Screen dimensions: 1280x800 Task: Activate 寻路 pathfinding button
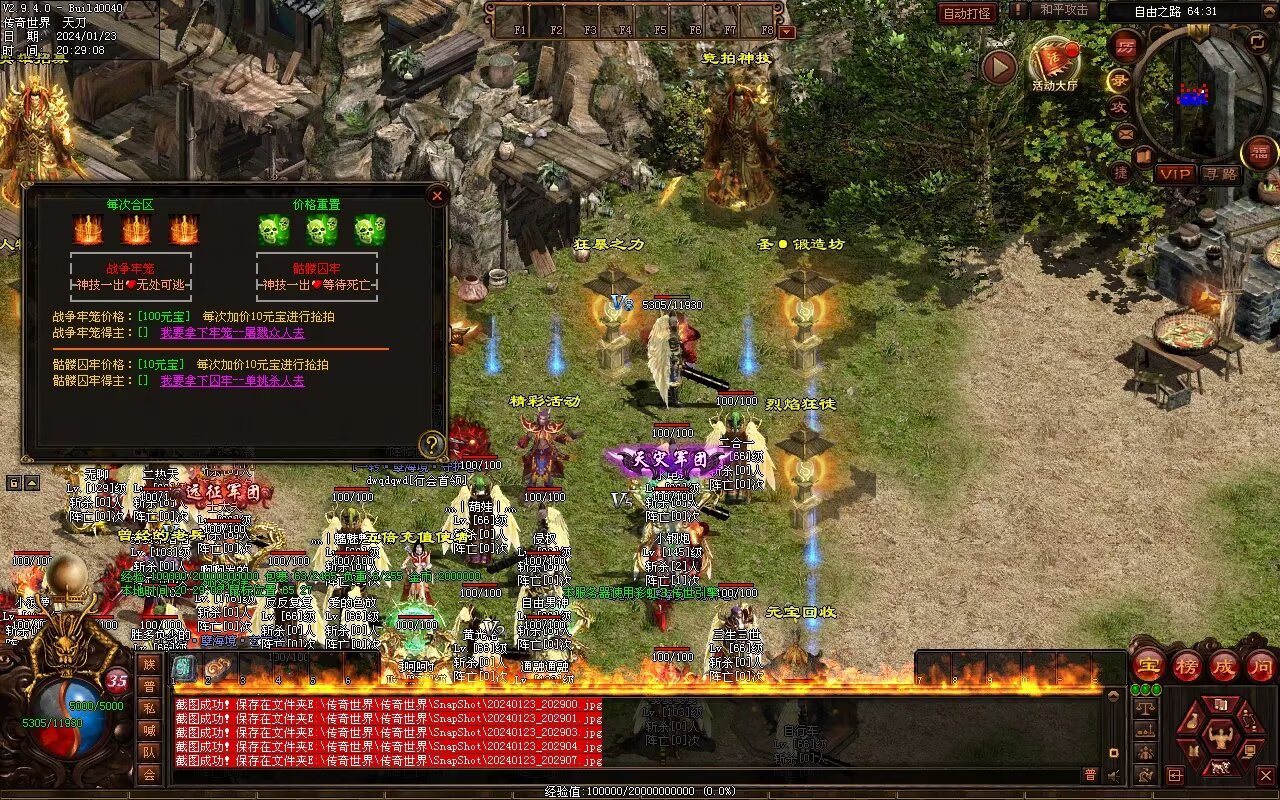coord(1220,174)
